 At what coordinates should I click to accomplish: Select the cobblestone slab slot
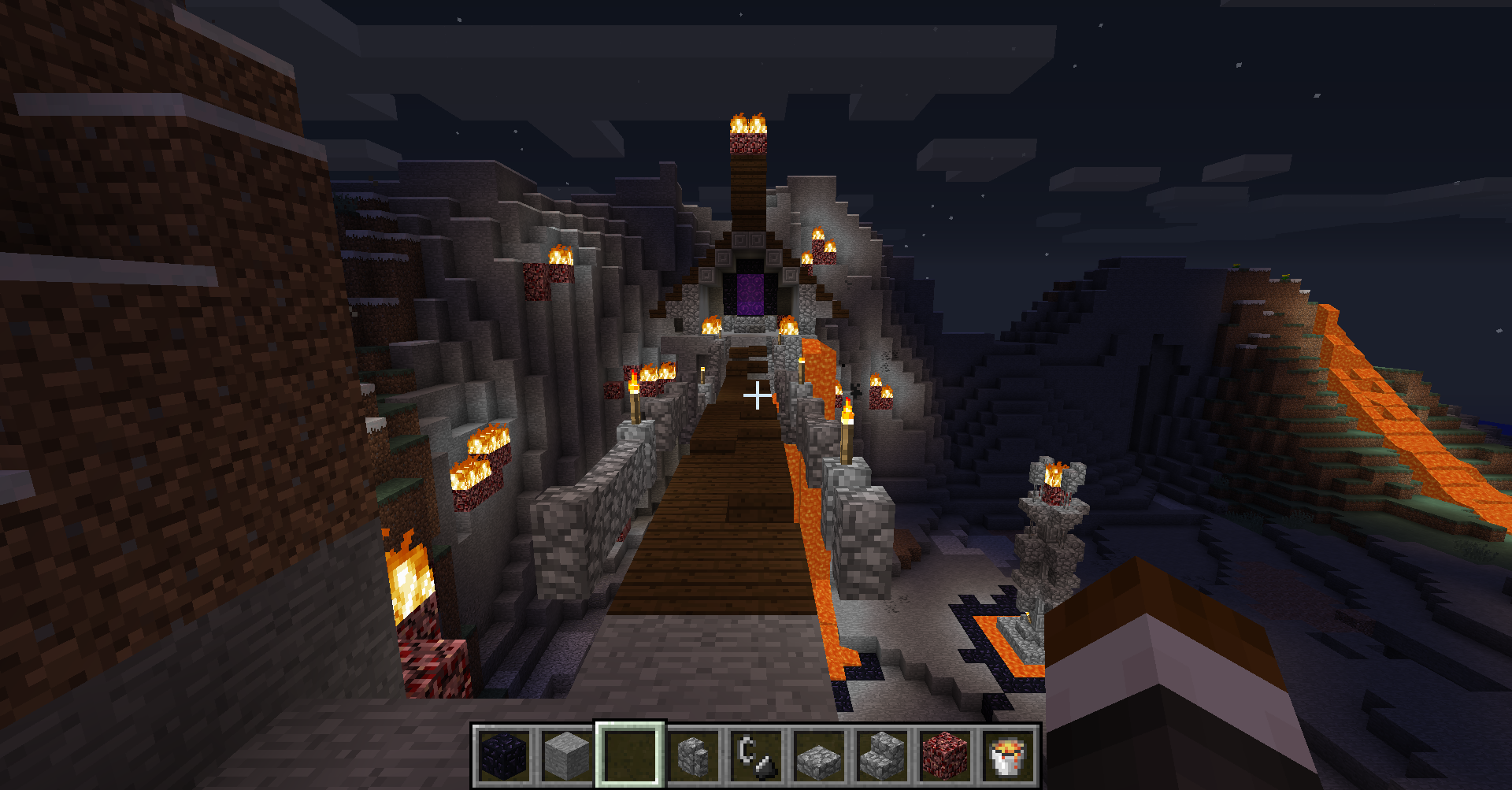pos(819,755)
